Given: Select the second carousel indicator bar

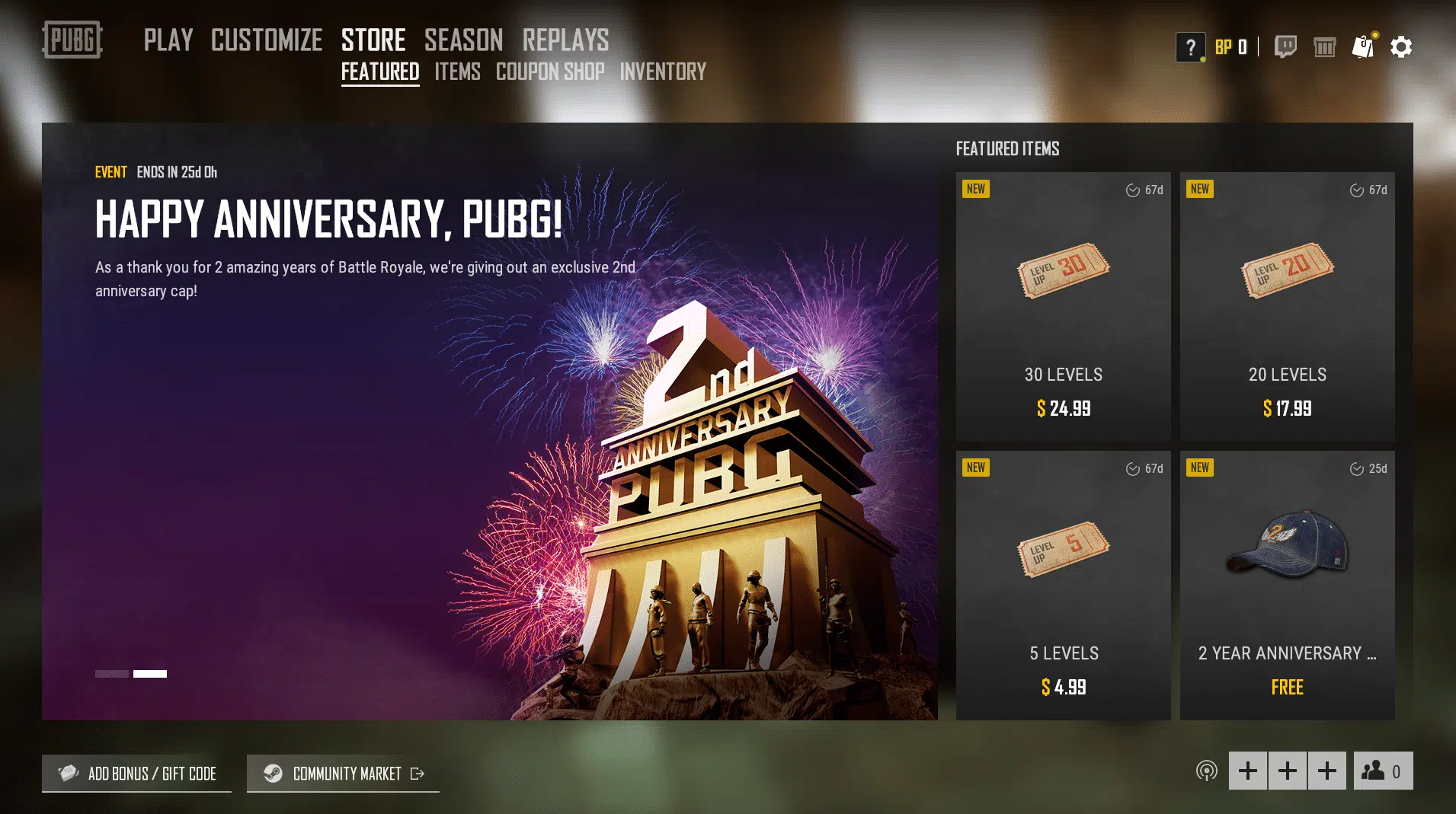Looking at the screenshot, I should (x=150, y=673).
